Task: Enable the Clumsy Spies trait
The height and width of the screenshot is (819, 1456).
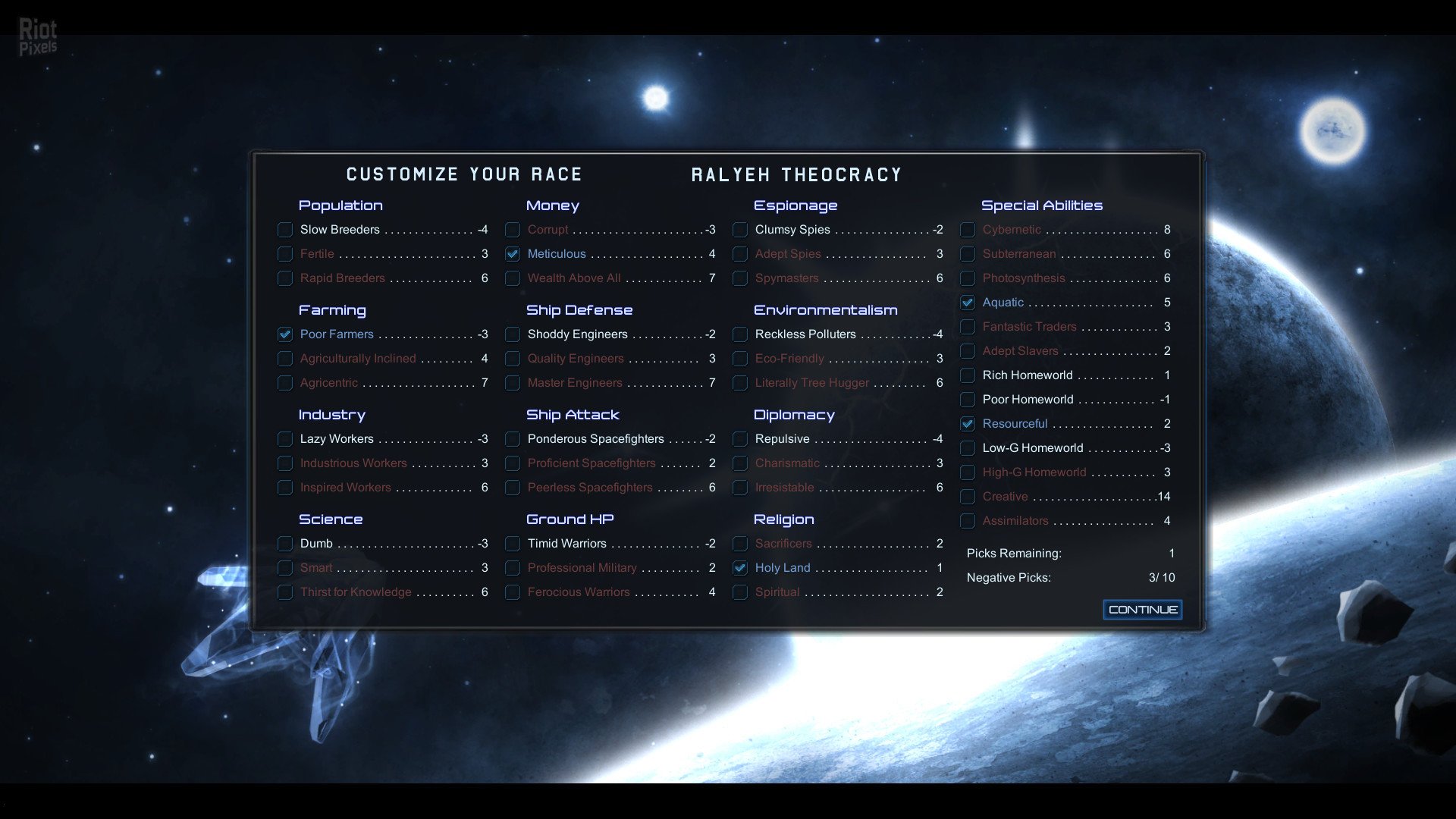Action: point(740,230)
